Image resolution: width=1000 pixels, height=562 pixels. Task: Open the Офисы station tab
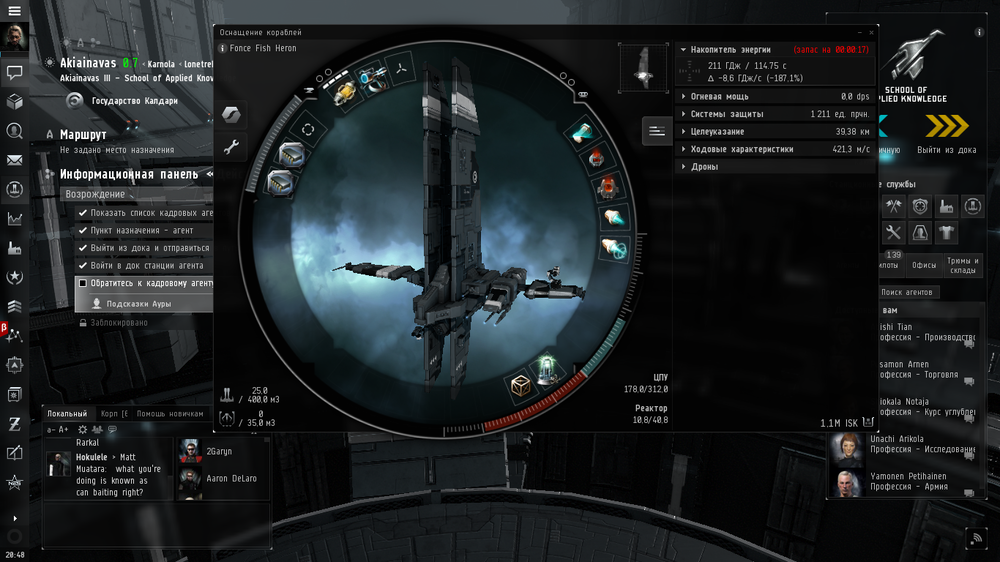pyautogui.click(x=923, y=265)
